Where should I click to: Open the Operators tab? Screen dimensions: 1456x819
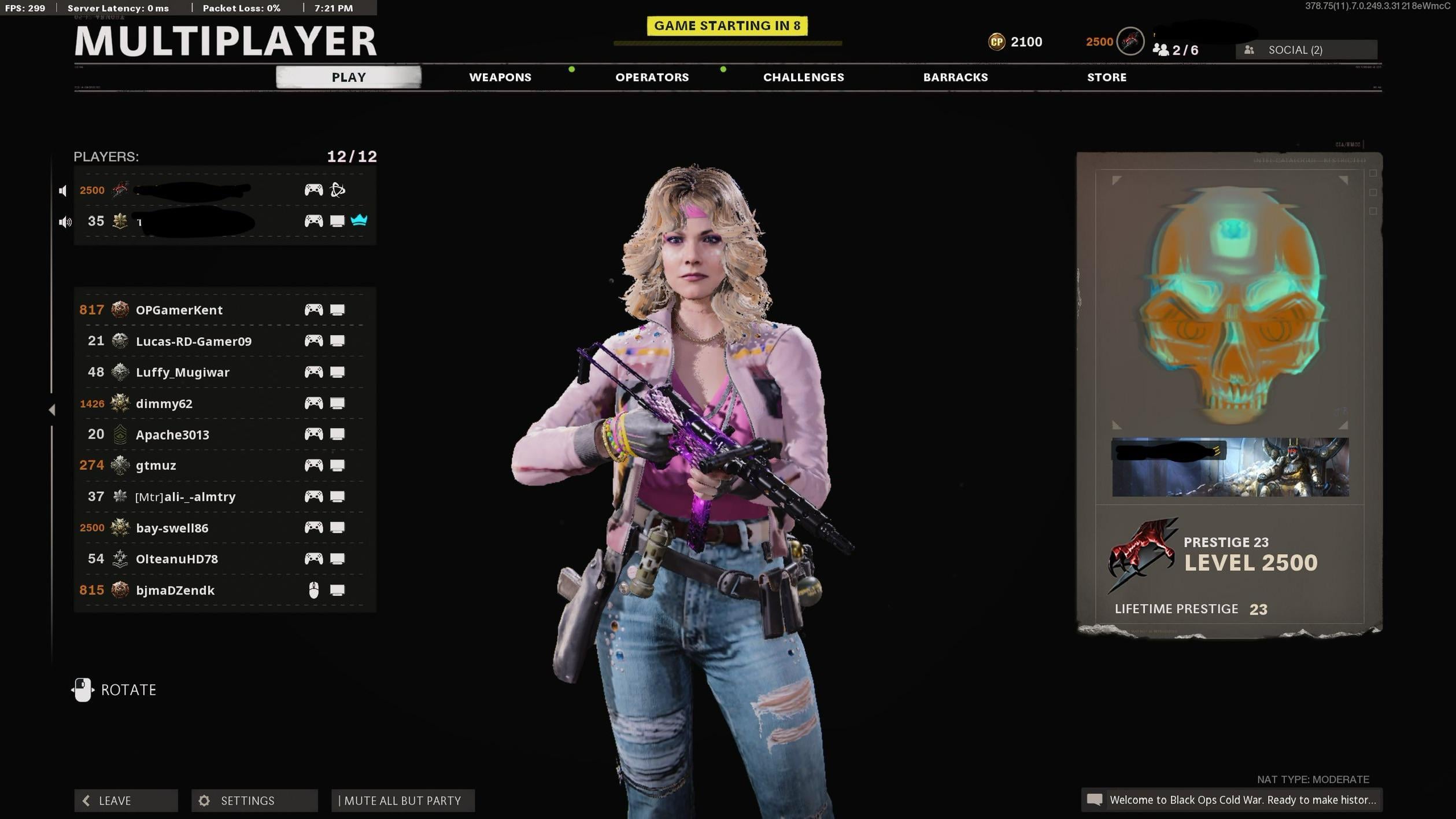coord(652,78)
